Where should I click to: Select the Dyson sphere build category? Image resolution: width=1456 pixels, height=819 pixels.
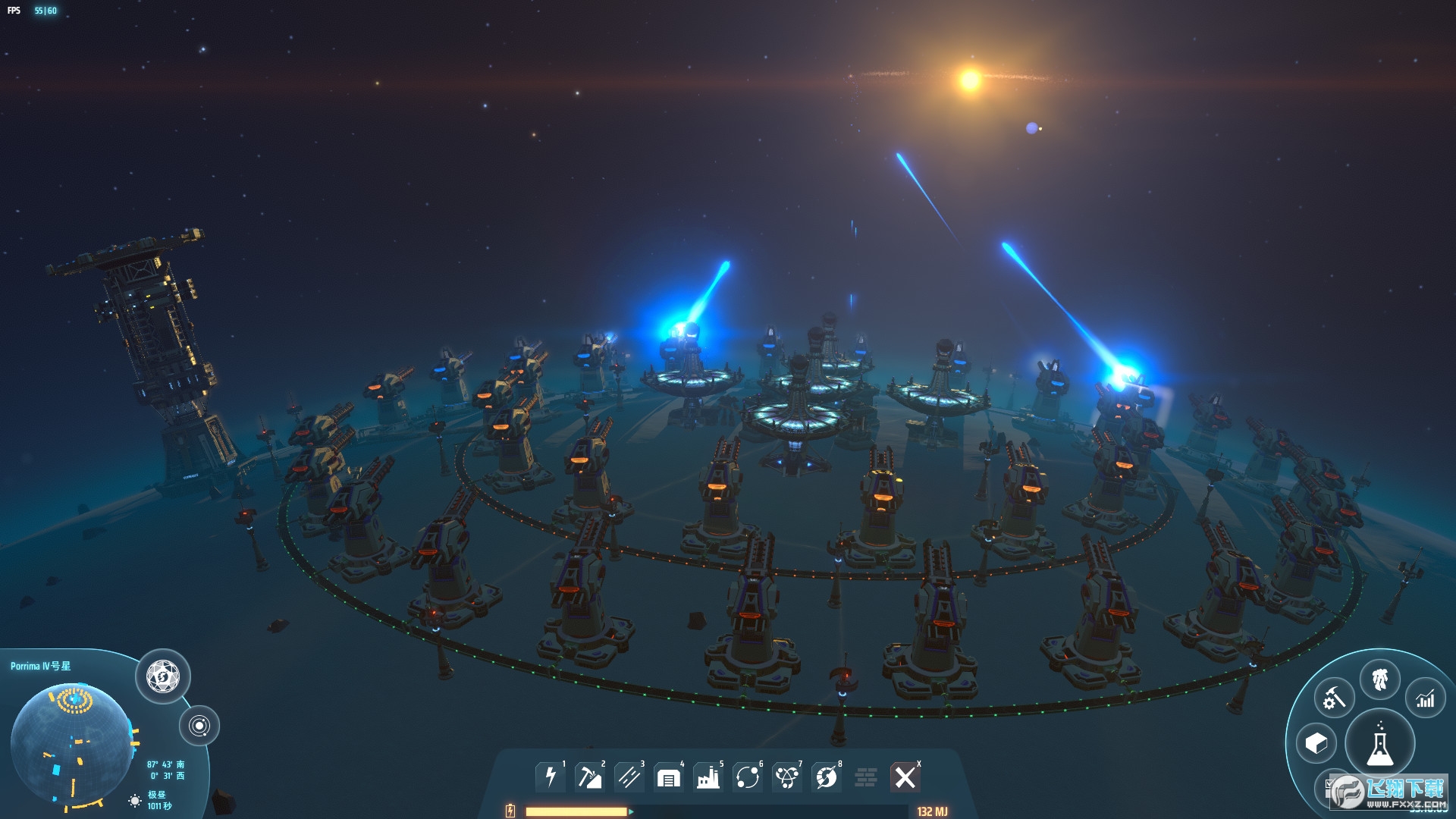(x=826, y=777)
